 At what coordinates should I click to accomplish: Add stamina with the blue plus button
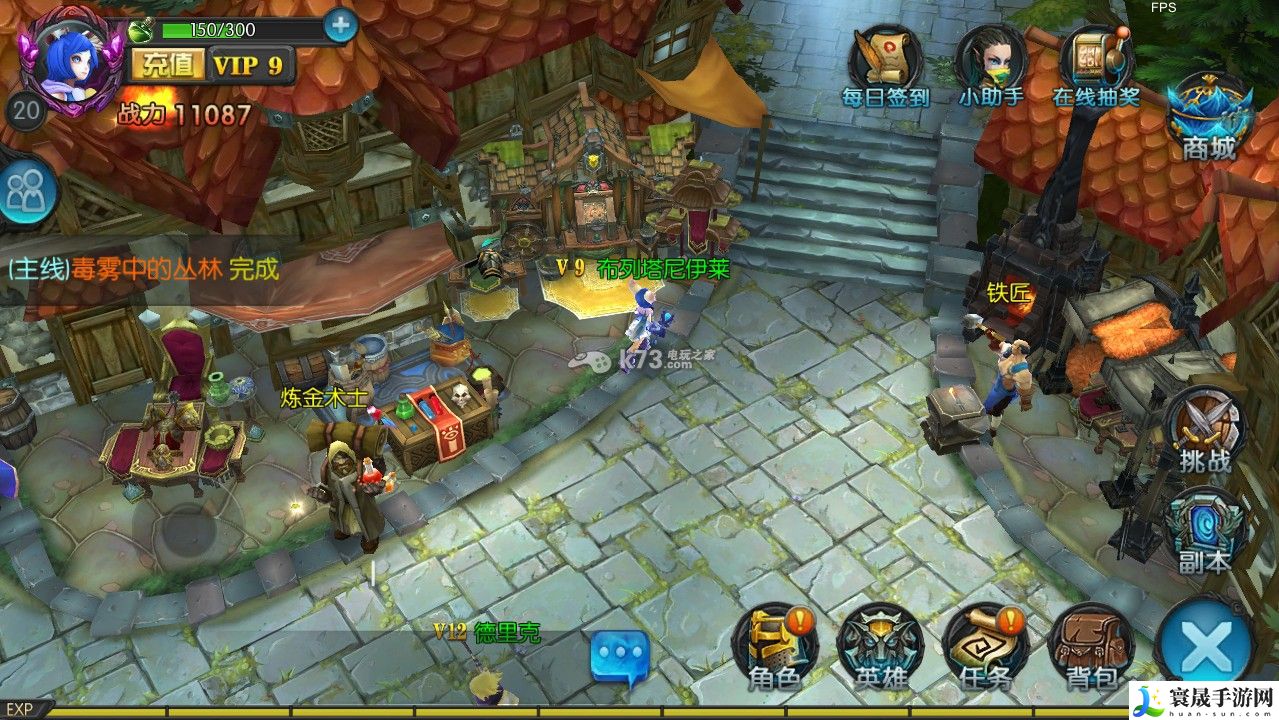[x=340, y=26]
